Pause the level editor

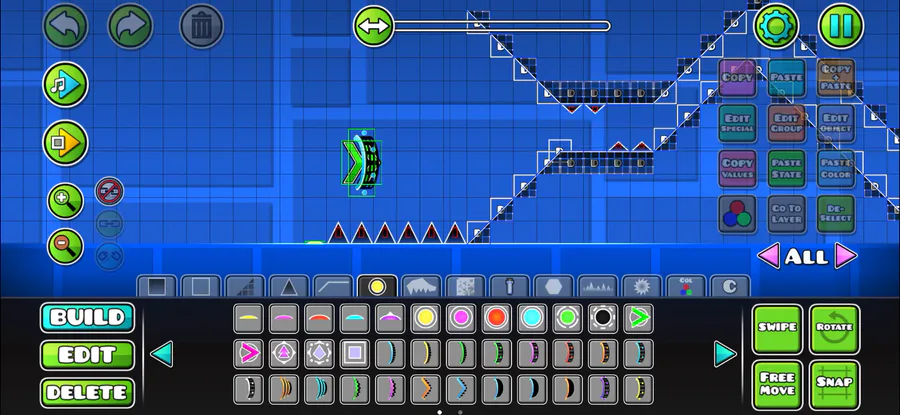point(841,25)
